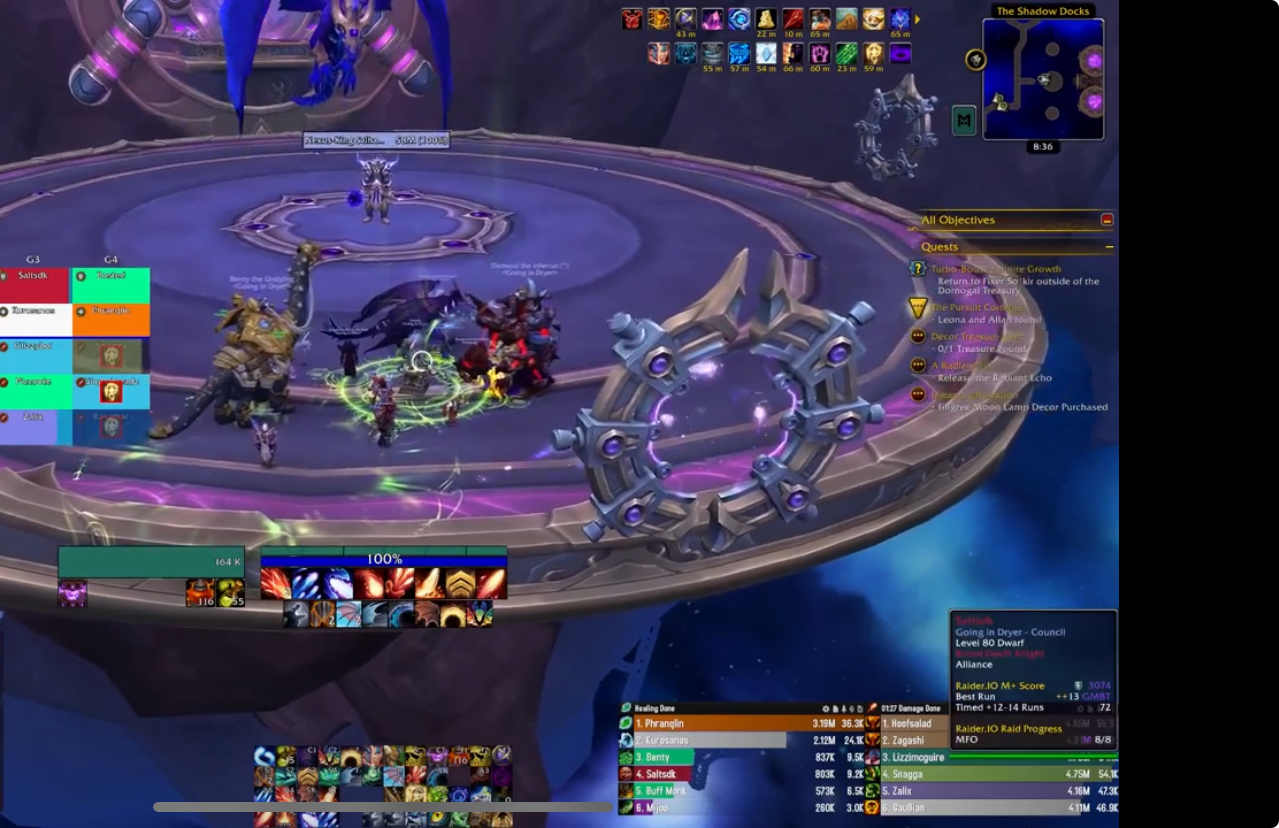Target Phranqlin's orange raid frame
1279x828 pixels.
pyautogui.click(x=111, y=320)
